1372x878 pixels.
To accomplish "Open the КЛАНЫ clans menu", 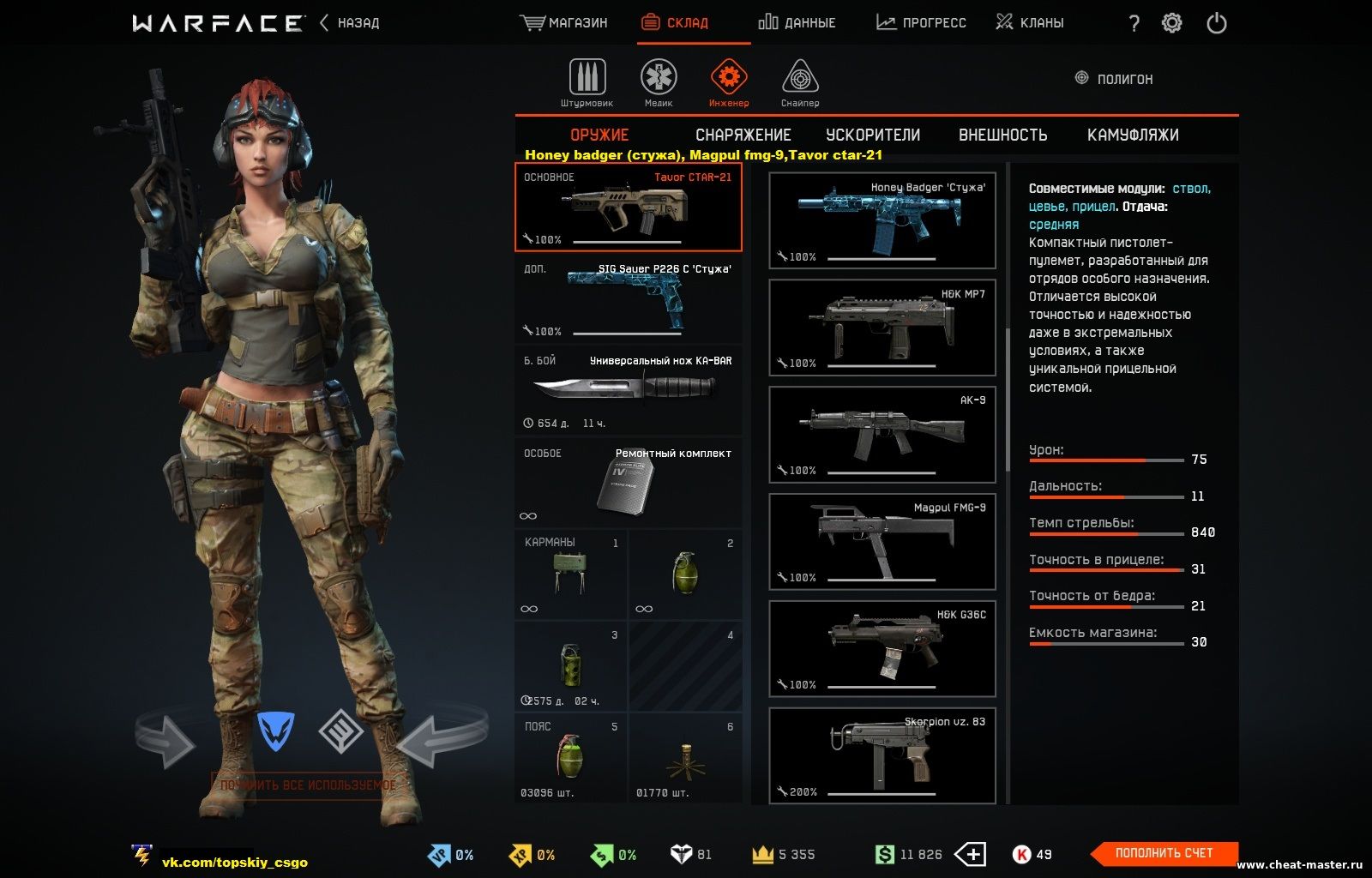I will pos(1030,23).
